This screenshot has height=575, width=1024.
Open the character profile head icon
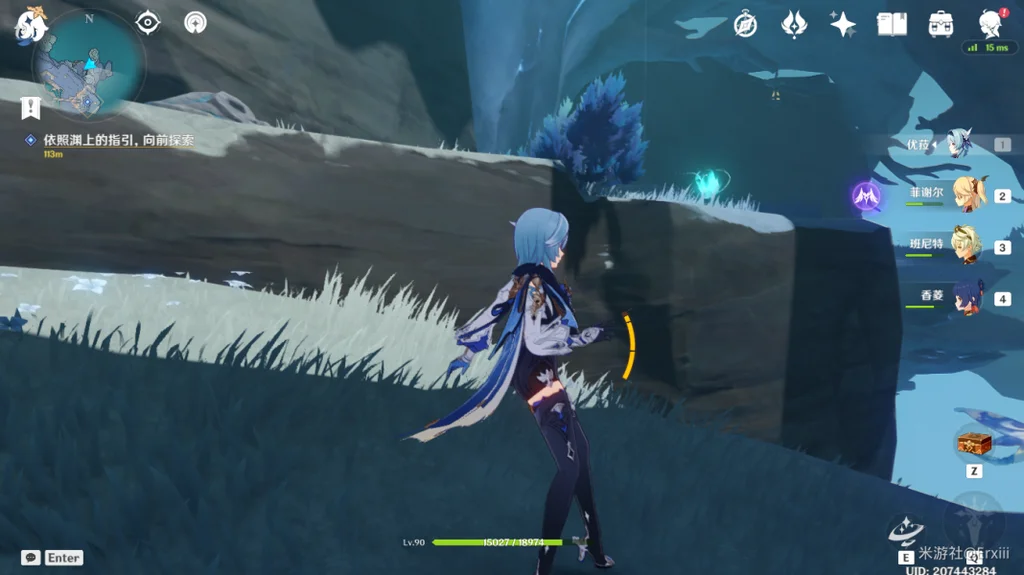(990, 24)
